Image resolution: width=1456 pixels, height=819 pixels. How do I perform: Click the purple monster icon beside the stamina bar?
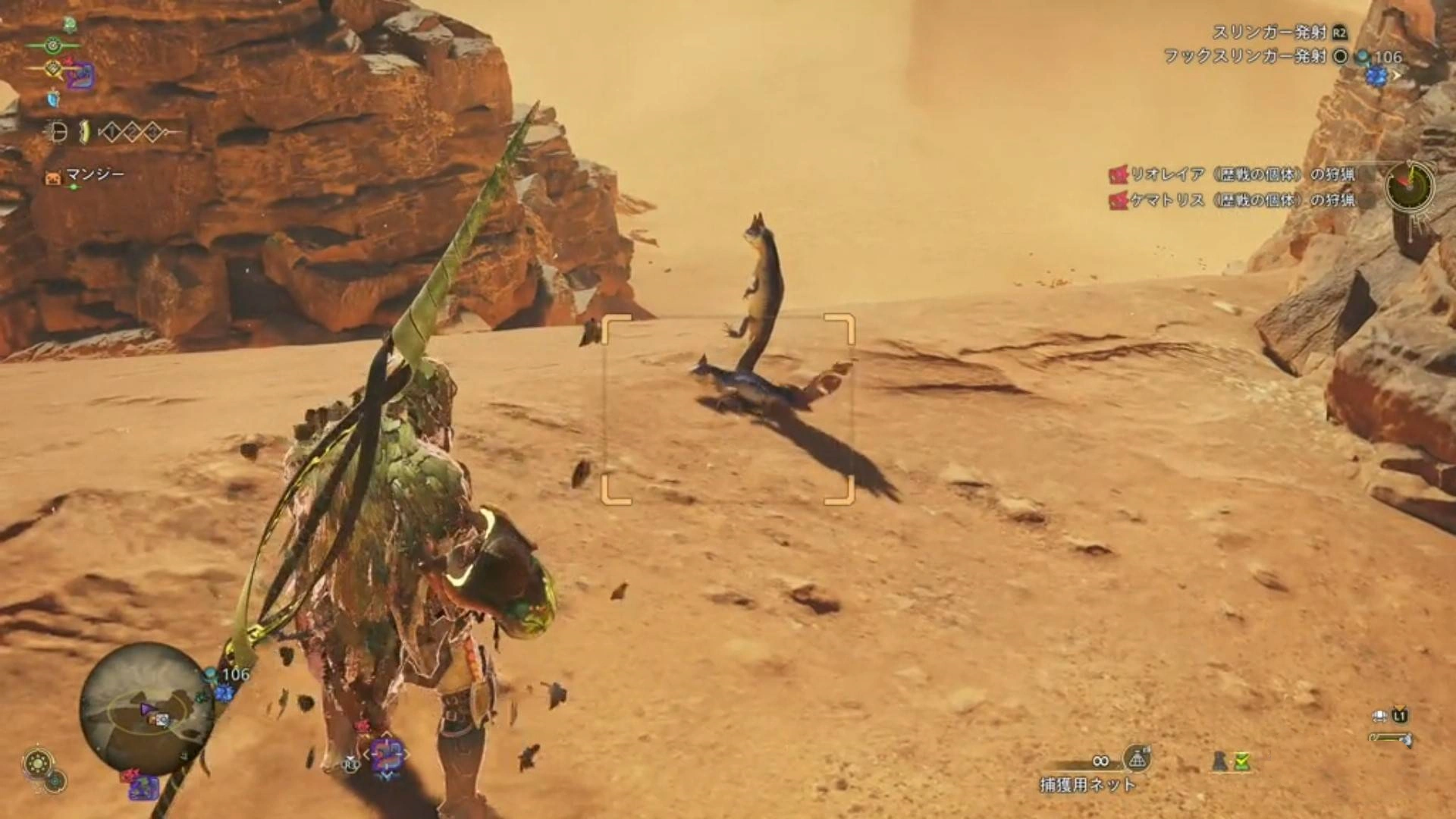[79, 76]
